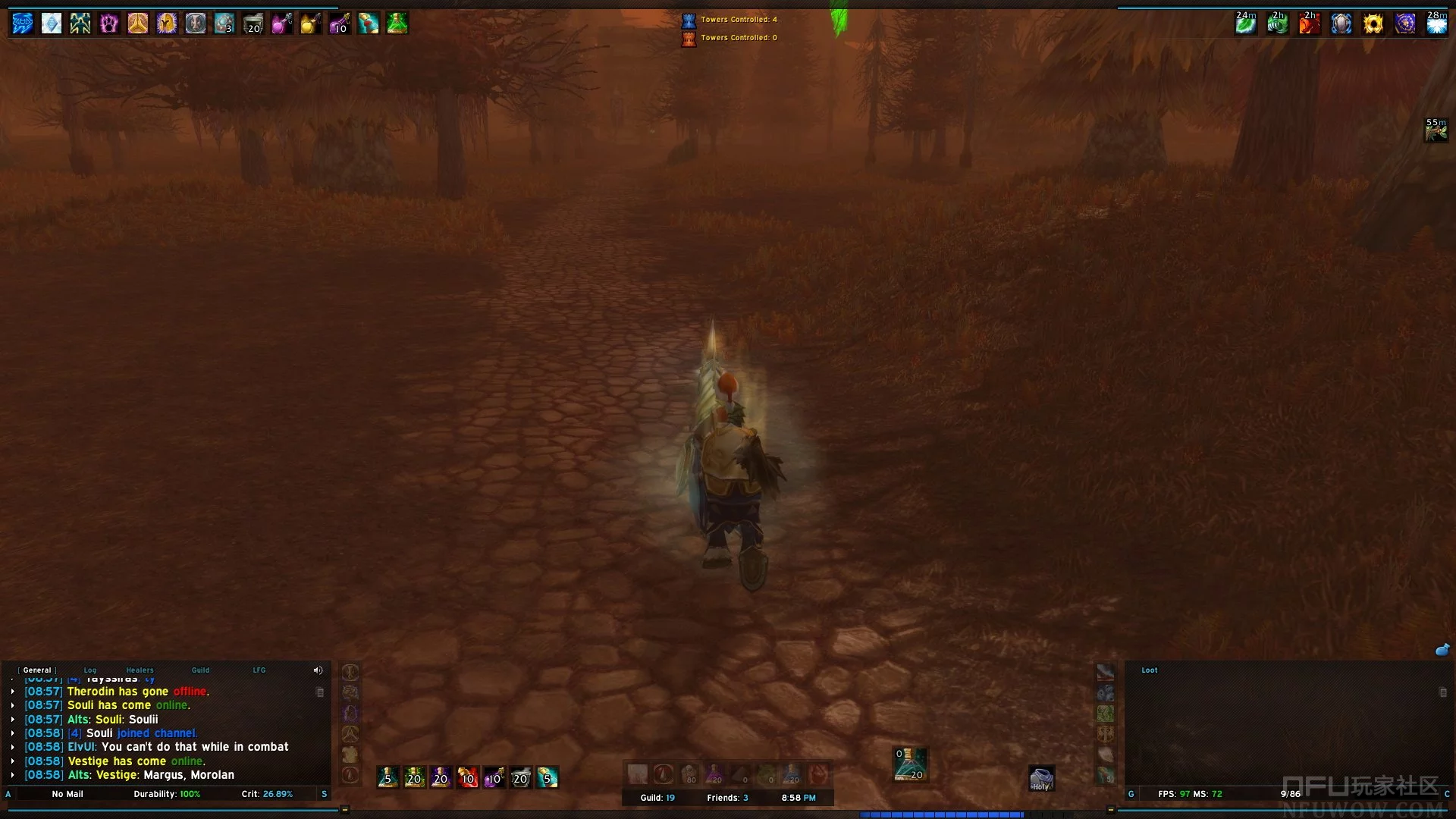This screenshot has width=1456, height=819.
Task: Check the No Mail indicator
Action: [x=67, y=794]
